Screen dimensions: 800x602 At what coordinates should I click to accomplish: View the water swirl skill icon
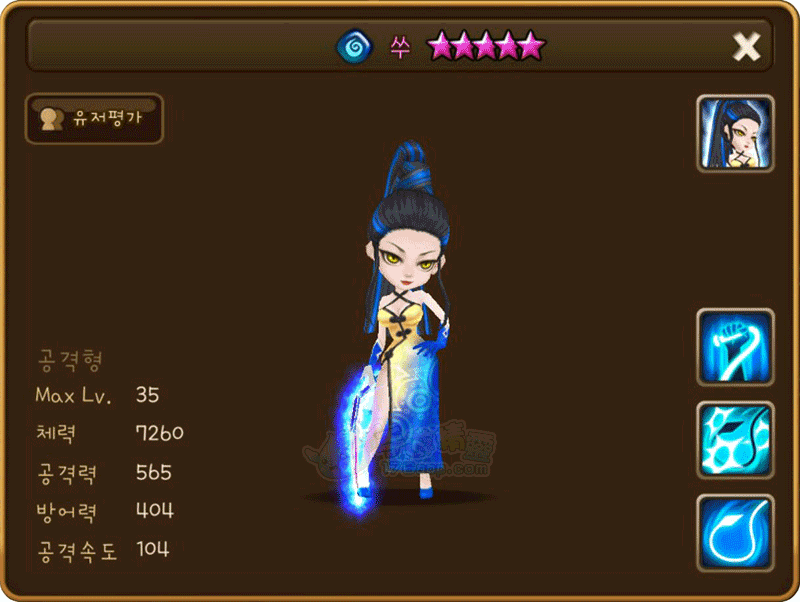point(735,532)
